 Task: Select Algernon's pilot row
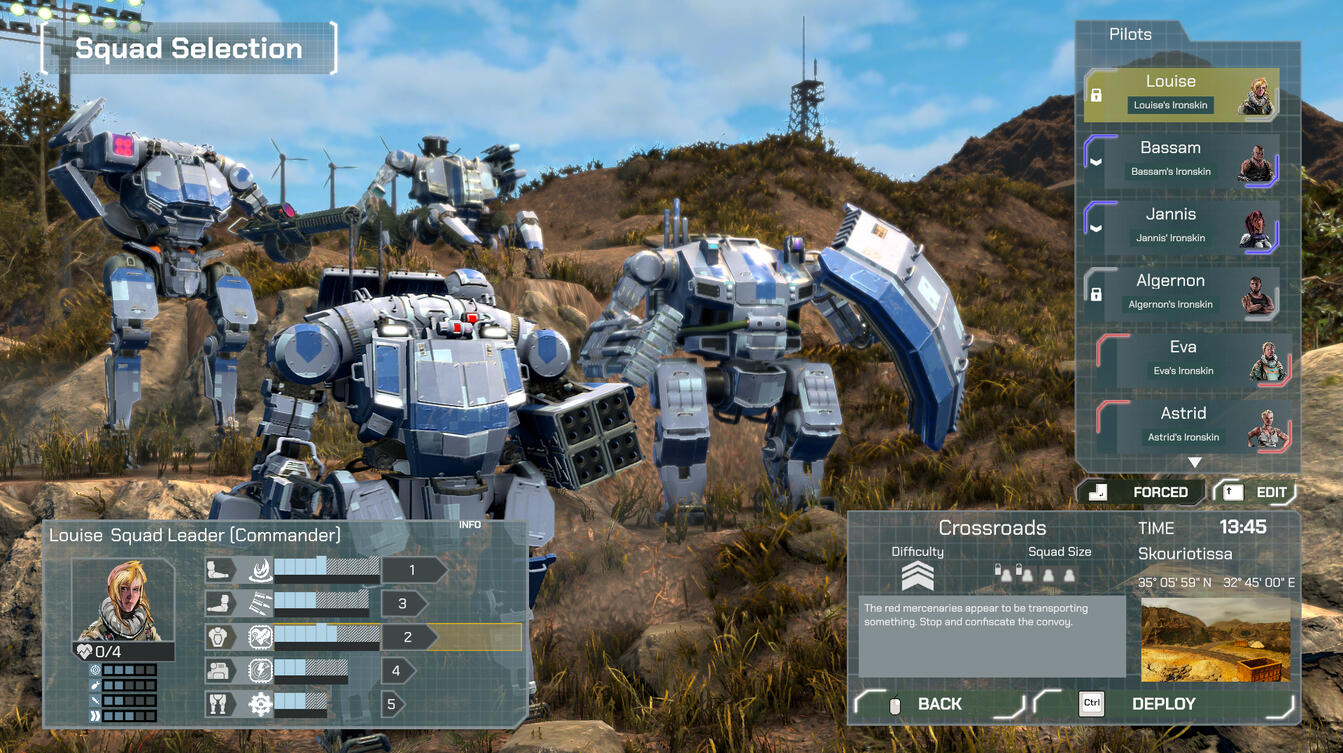coord(1181,293)
